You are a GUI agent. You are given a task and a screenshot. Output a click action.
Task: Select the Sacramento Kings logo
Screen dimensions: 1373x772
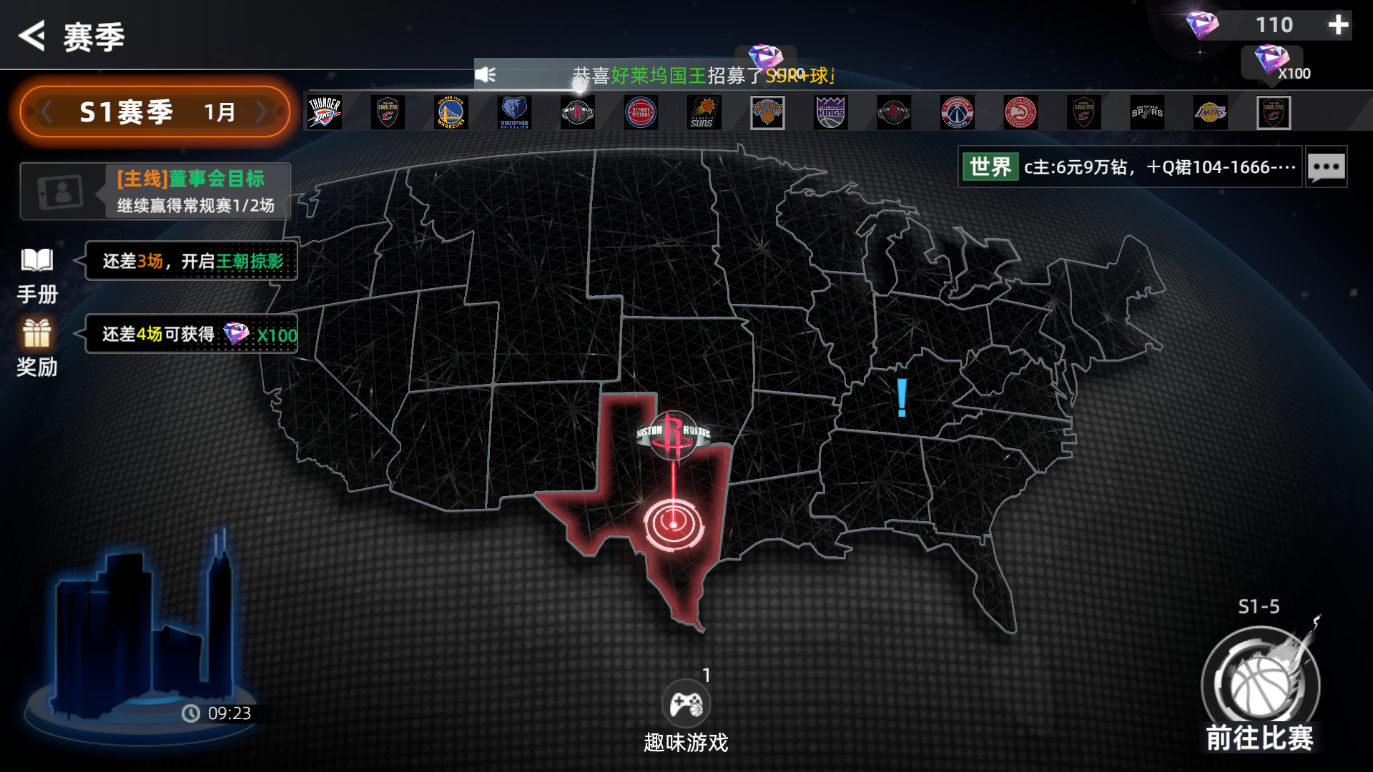(x=831, y=113)
